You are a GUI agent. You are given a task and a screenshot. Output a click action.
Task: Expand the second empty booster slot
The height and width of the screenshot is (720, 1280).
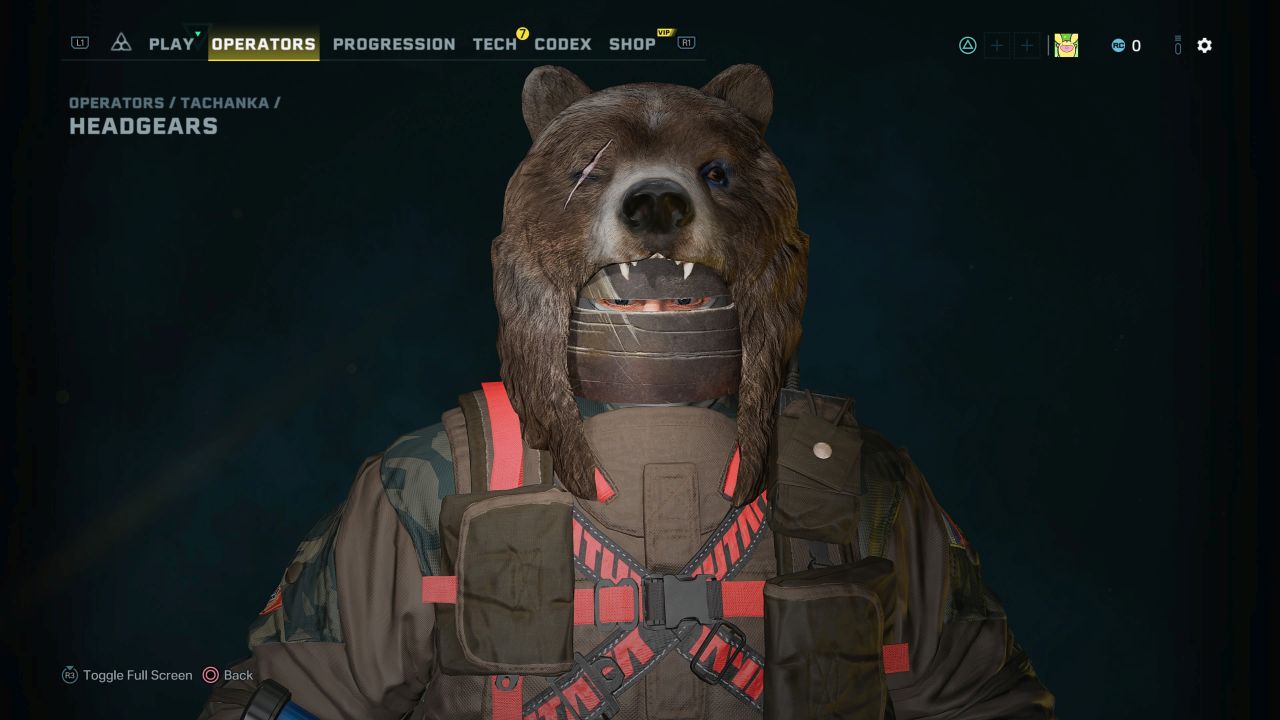click(1026, 45)
